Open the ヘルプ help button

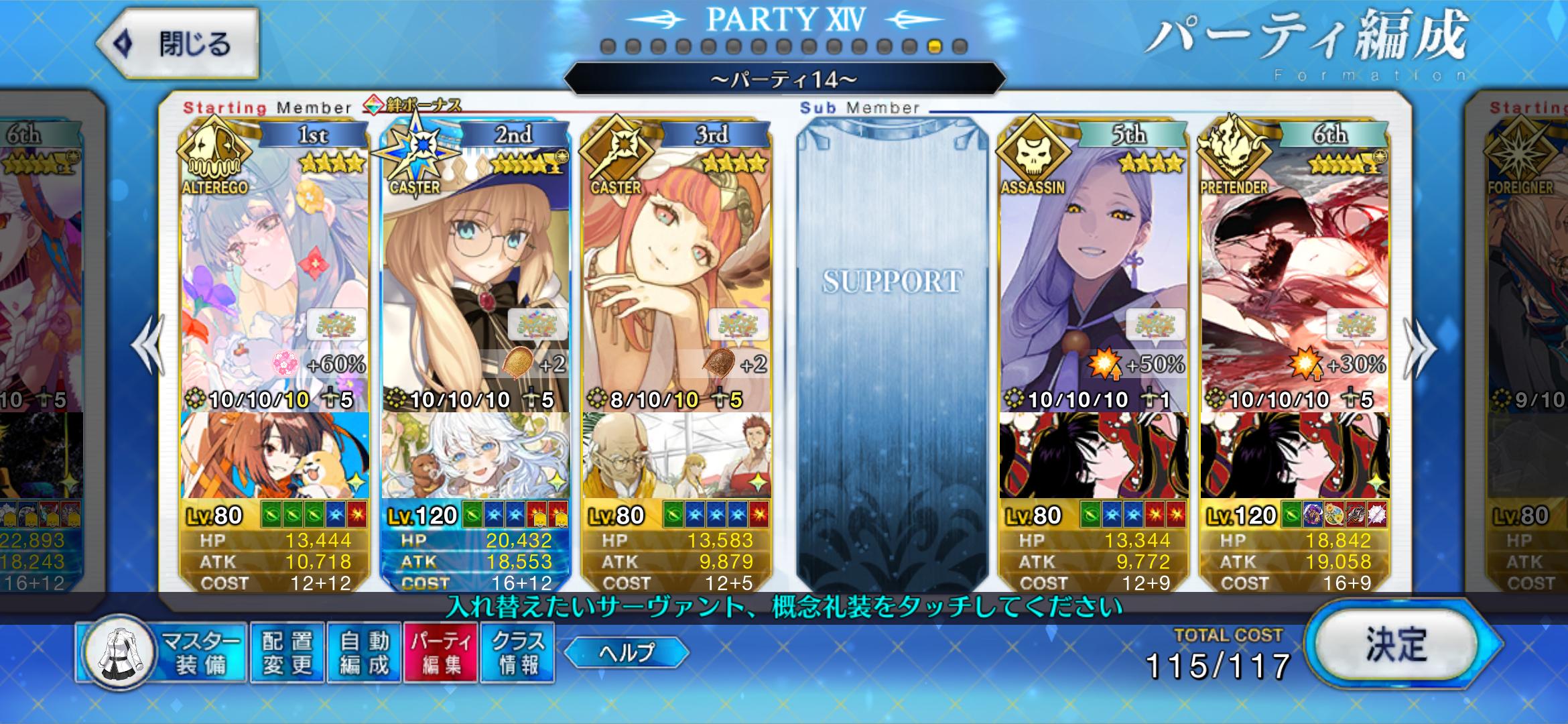[627, 652]
